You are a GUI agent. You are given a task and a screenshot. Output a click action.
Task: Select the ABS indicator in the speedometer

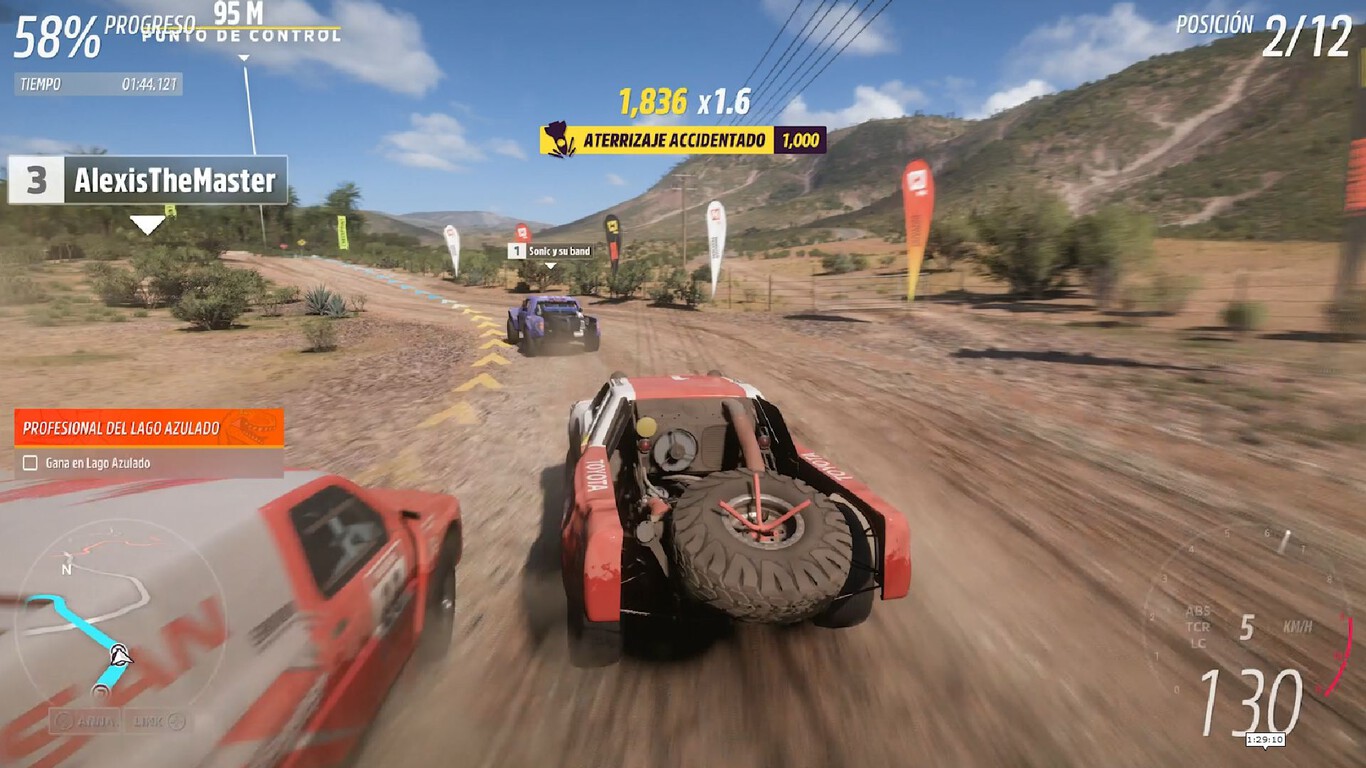click(1197, 611)
